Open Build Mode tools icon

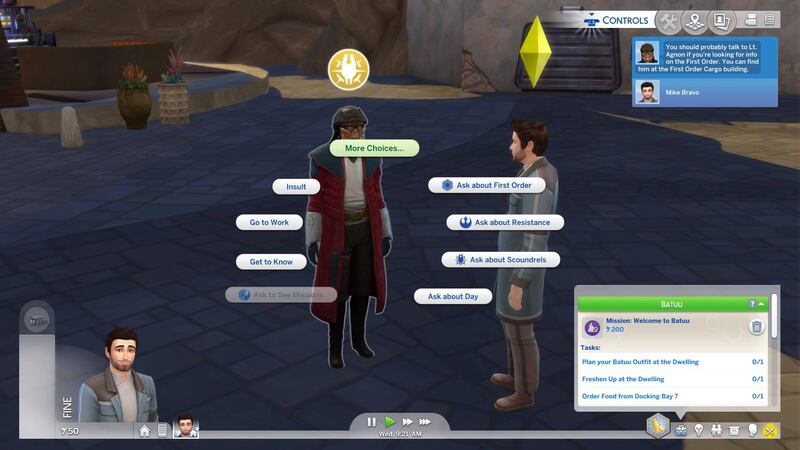pyautogui.click(x=669, y=20)
